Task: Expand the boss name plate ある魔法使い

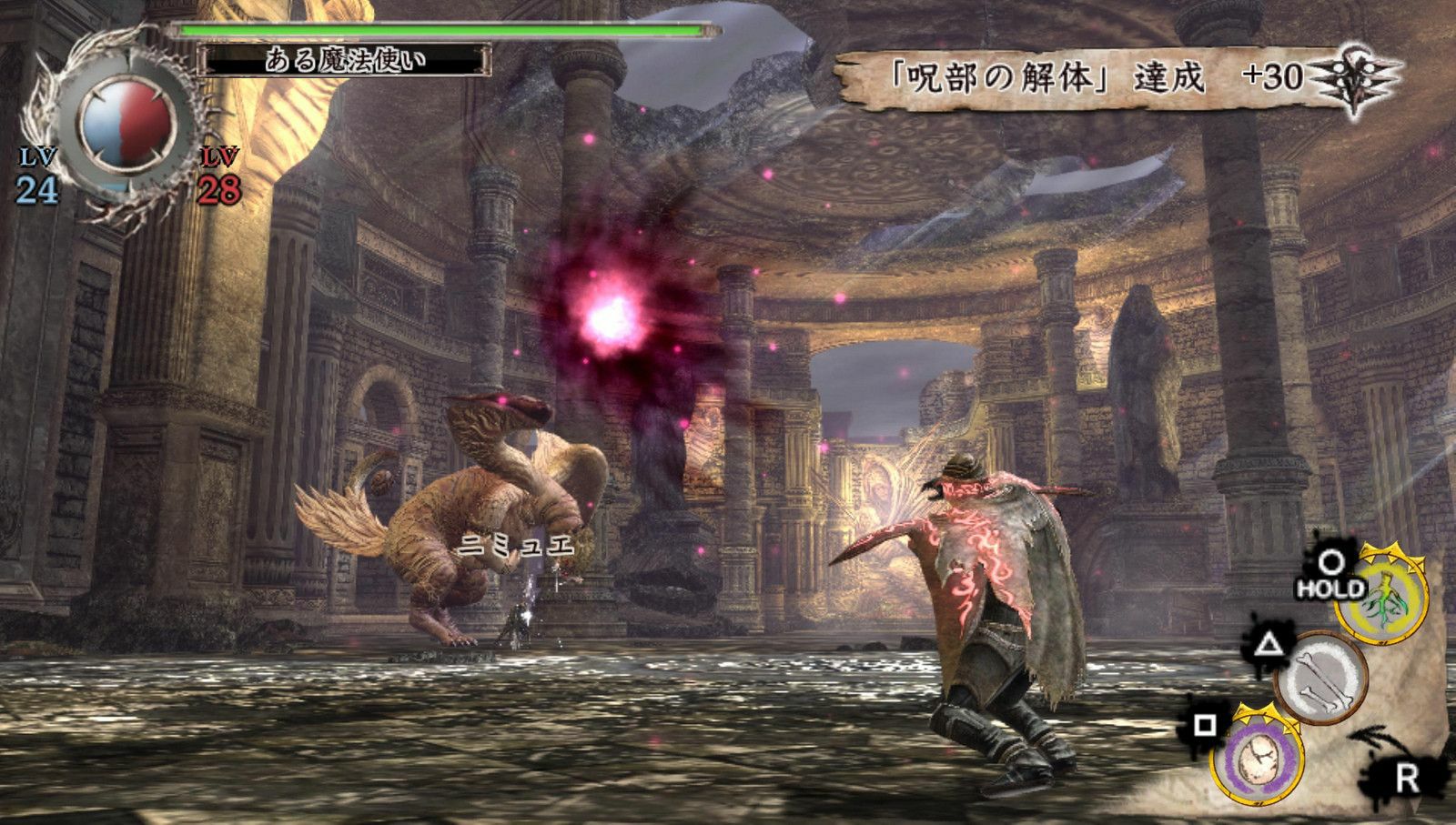Action: coord(344,60)
